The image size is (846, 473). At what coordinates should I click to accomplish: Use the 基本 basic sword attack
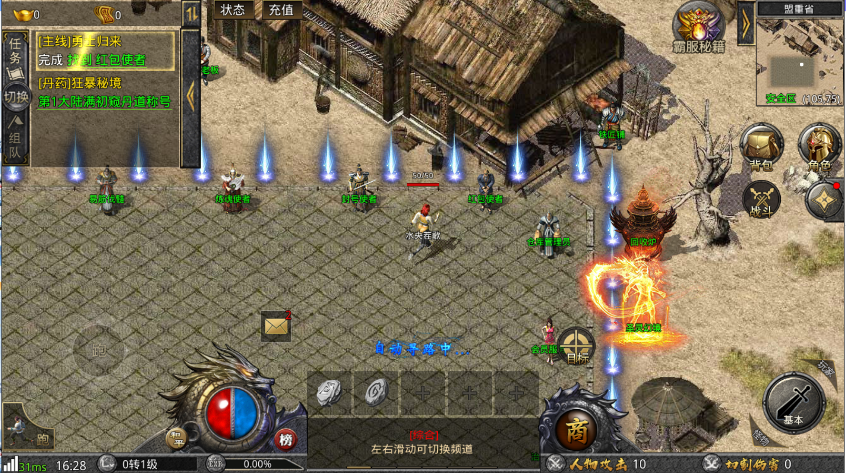pyautogui.click(x=793, y=402)
